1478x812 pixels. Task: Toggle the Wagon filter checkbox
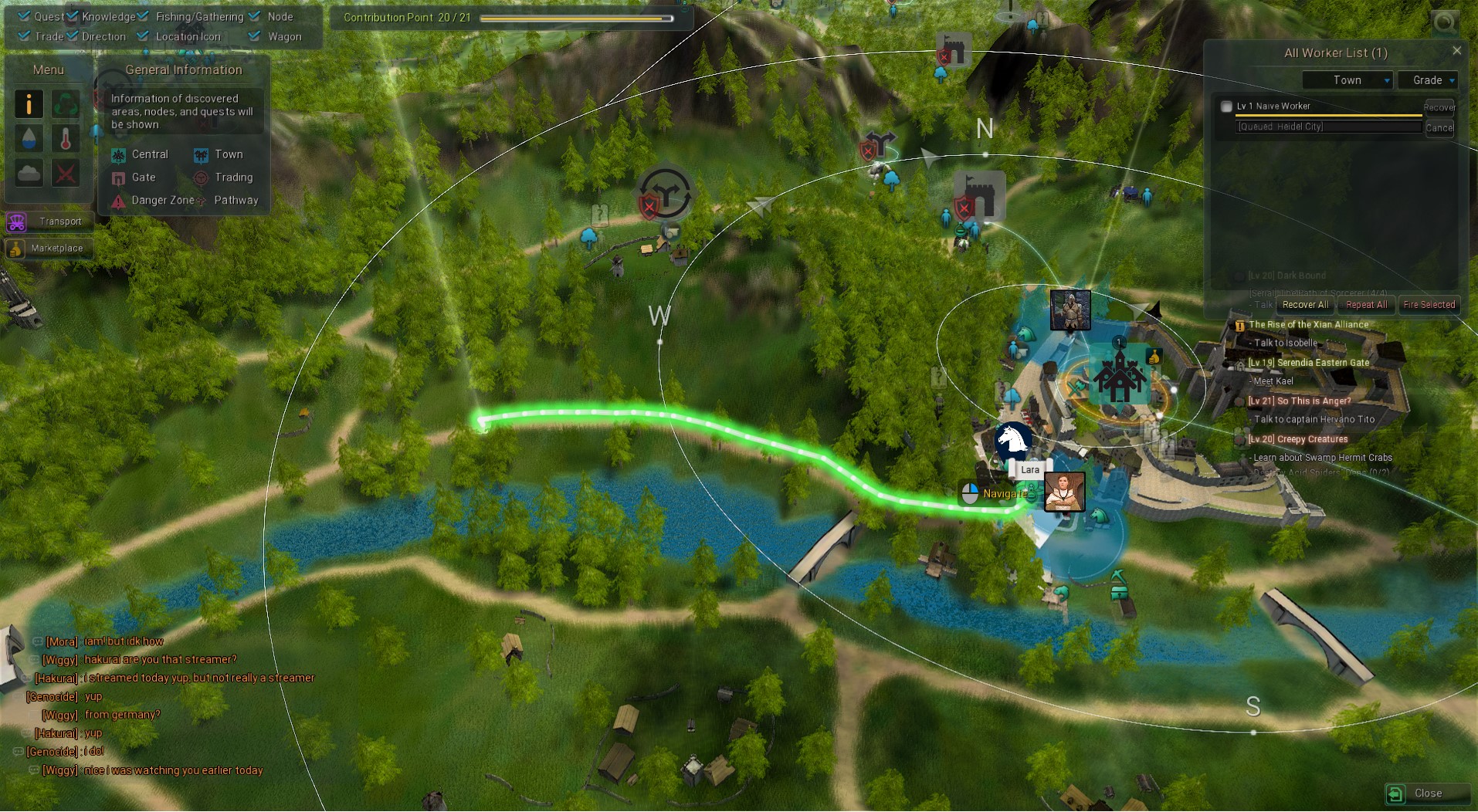point(255,36)
